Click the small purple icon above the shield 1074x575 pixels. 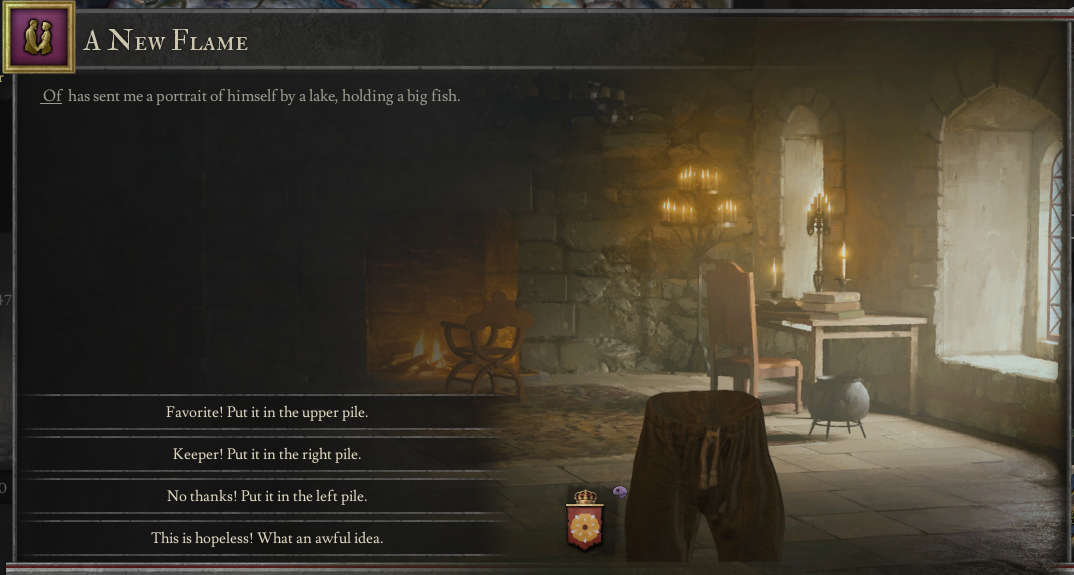[x=620, y=492]
